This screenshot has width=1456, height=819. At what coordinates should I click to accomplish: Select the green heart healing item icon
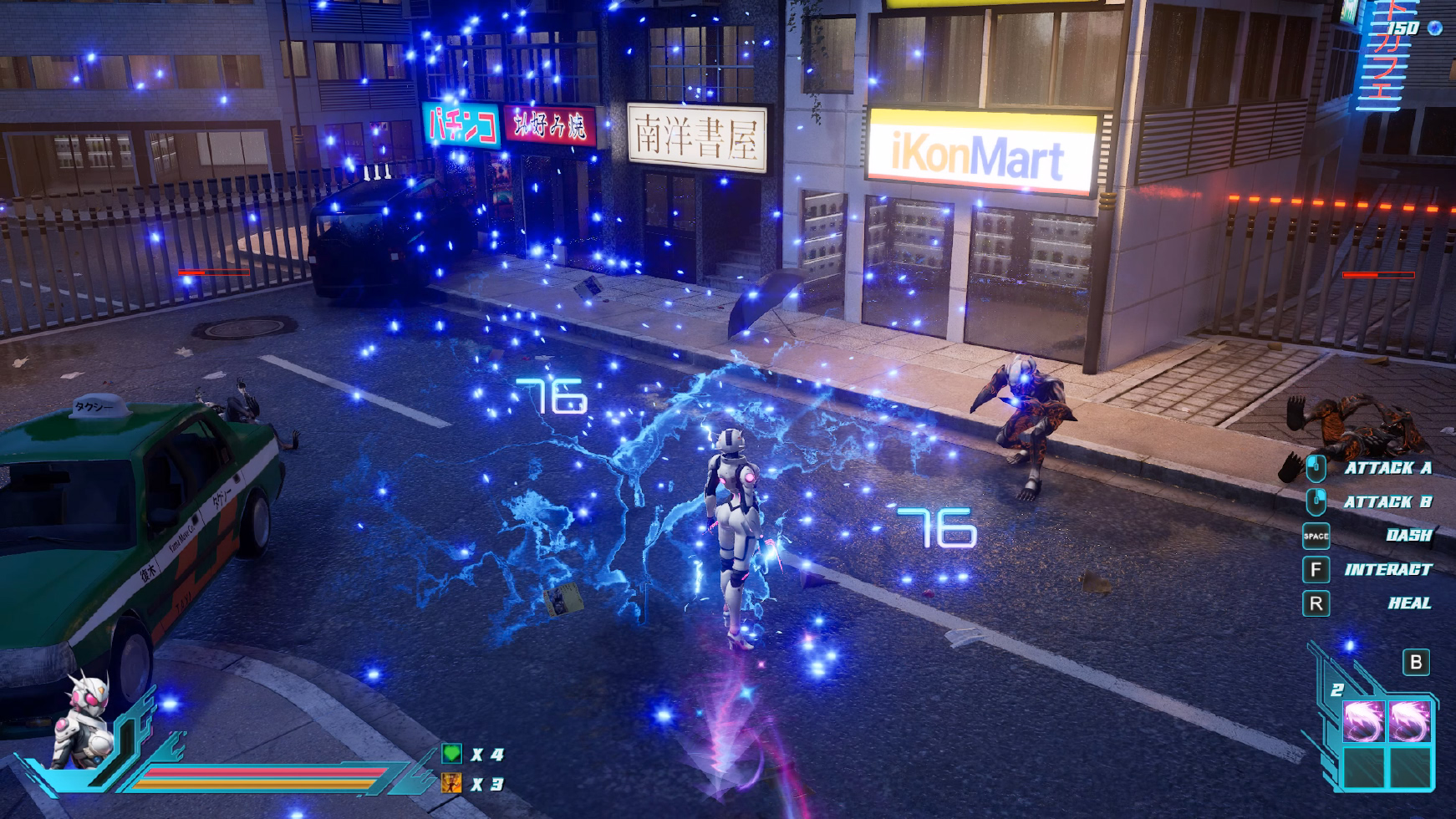451,754
